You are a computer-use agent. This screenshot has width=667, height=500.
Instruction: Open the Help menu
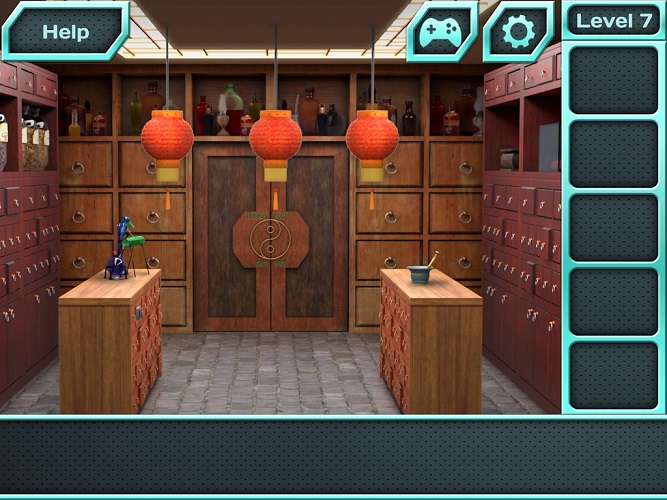(64, 31)
